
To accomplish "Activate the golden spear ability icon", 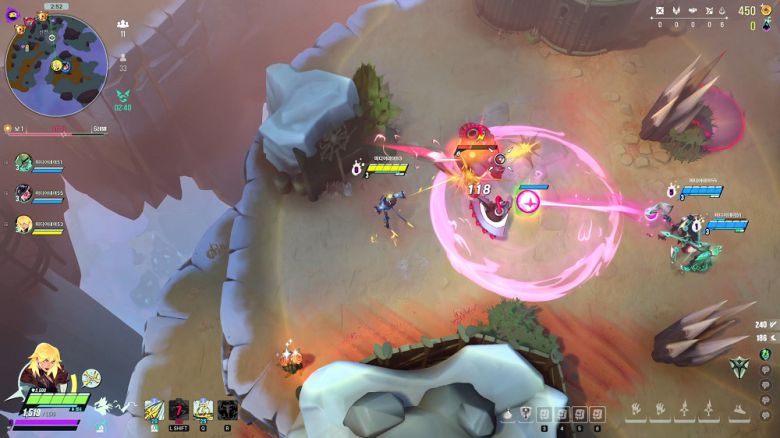I will 154,409.
